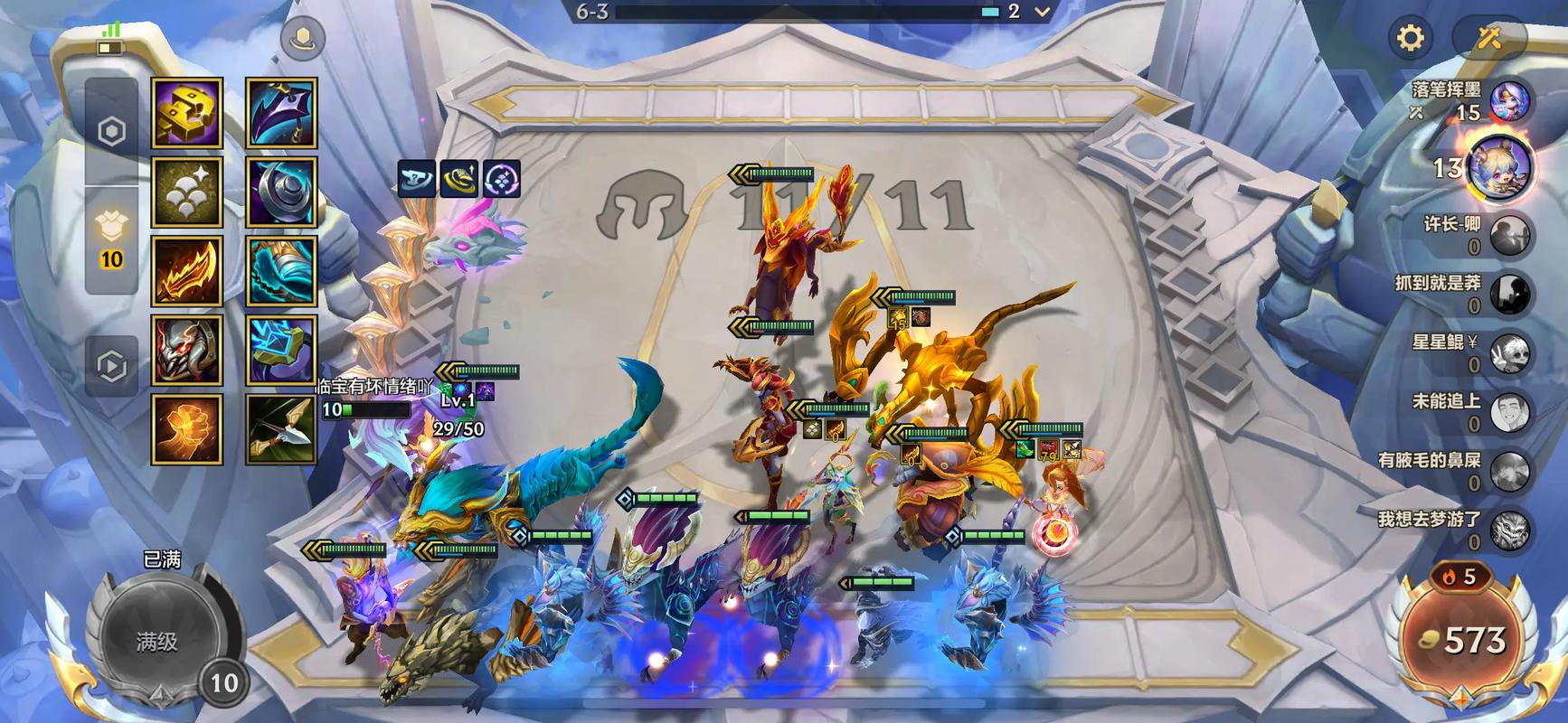Tap the crossed swords battle button

(1488, 38)
